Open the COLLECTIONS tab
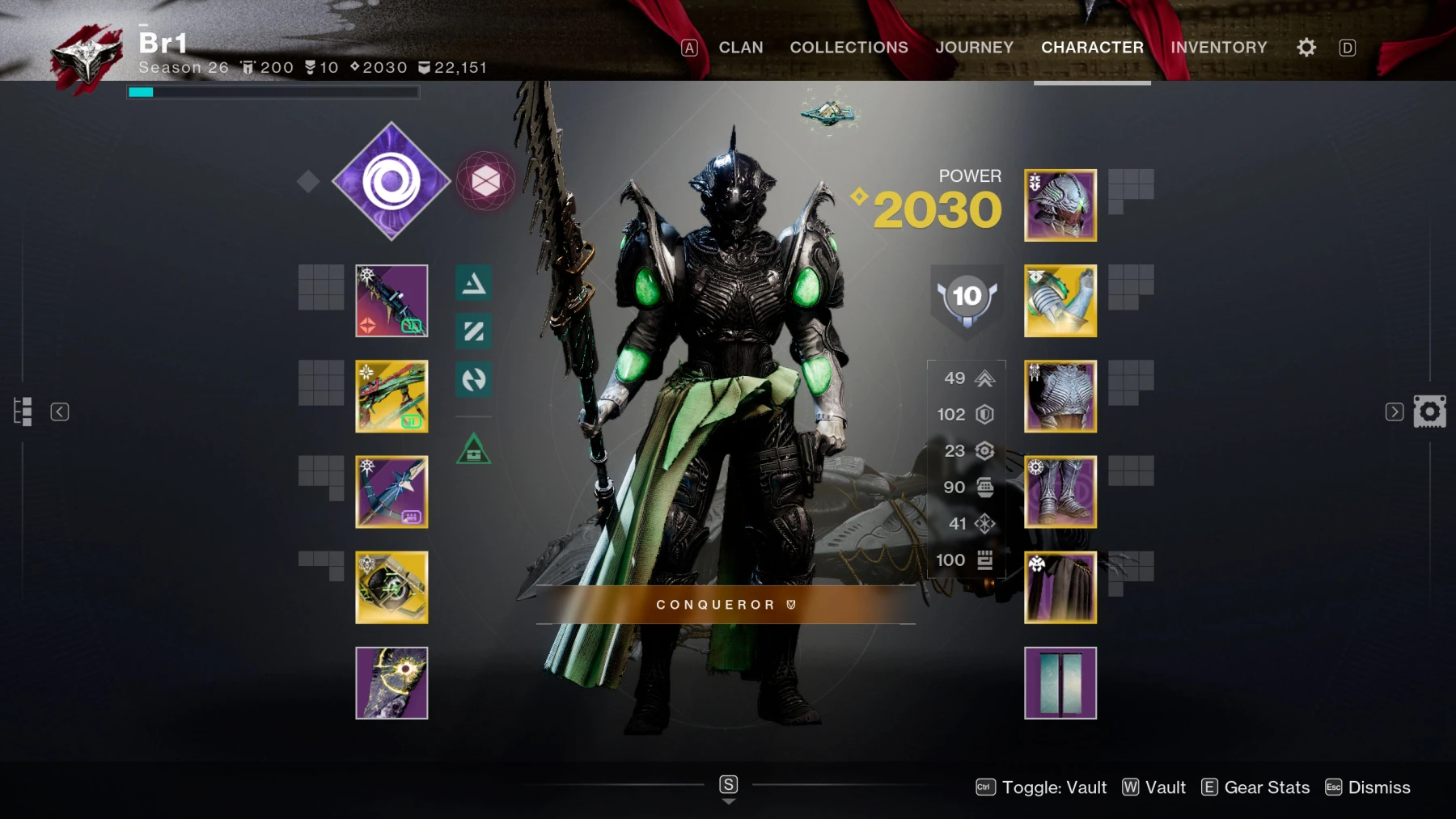The height and width of the screenshot is (819, 1456). pos(849,47)
